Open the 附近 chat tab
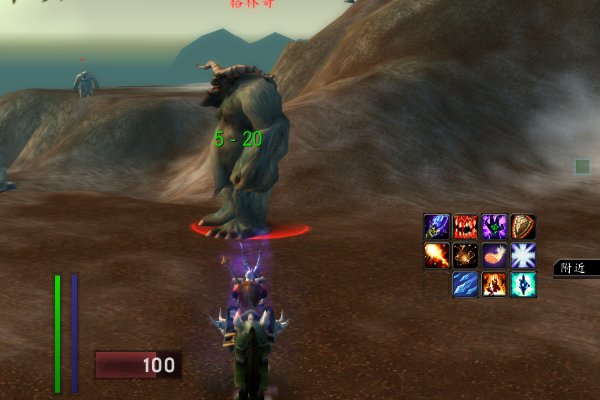Viewport: 600px width, 400px height. (574, 268)
